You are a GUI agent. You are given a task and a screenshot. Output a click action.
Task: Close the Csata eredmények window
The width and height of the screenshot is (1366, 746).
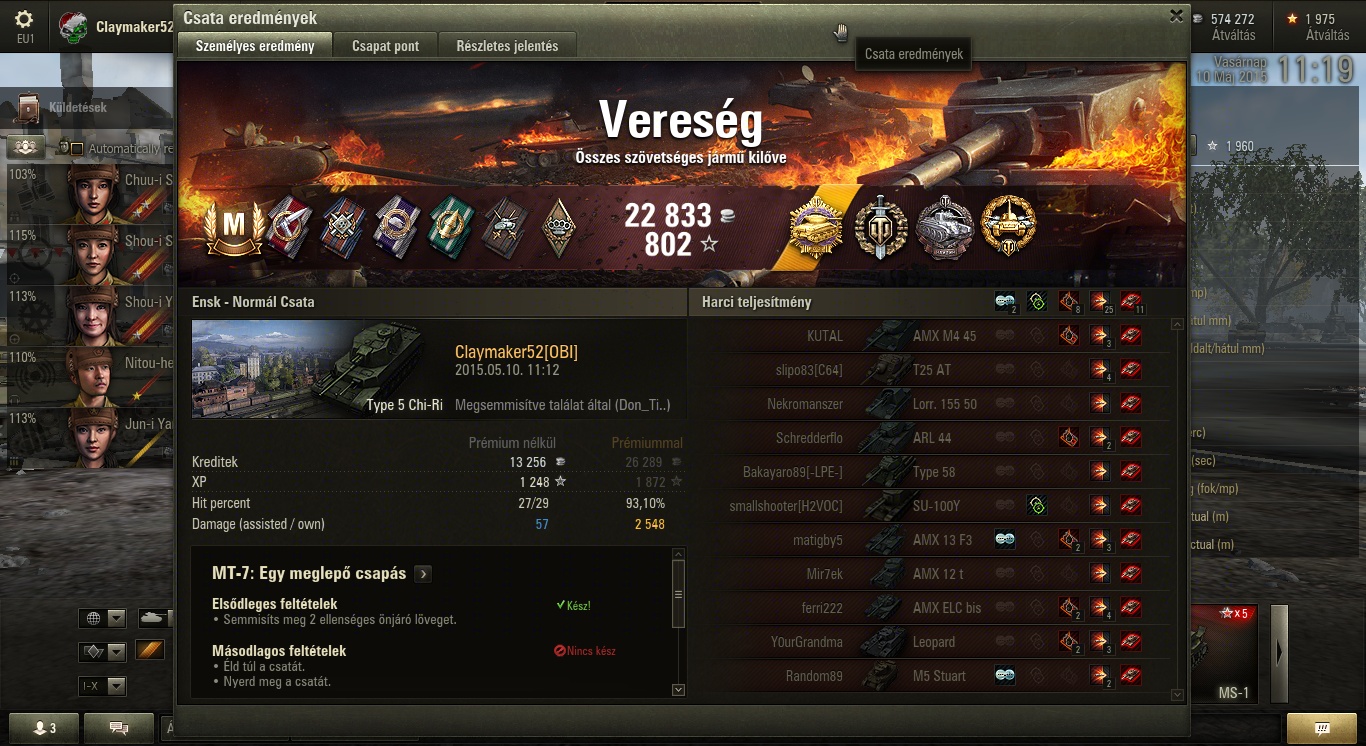pyautogui.click(x=1176, y=16)
